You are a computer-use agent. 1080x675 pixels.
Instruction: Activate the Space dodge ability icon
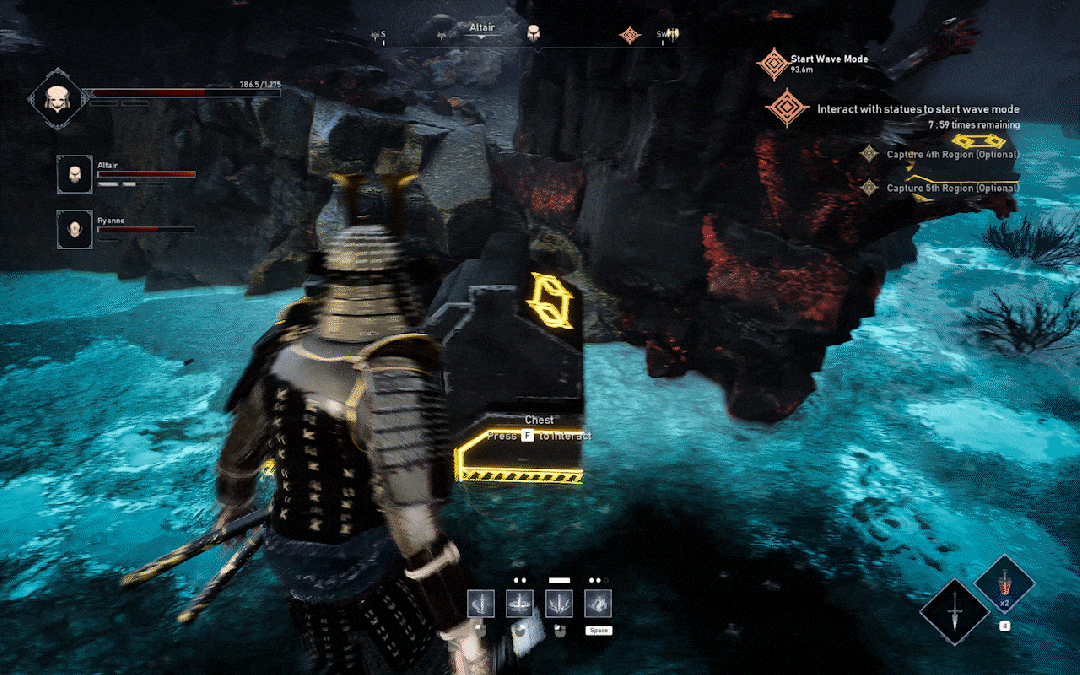click(598, 603)
